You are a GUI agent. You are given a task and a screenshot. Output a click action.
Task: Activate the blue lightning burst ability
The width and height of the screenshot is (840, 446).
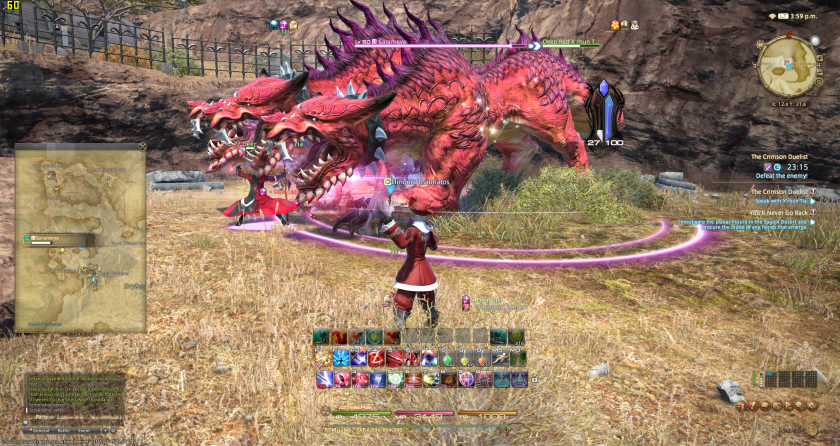point(341,359)
